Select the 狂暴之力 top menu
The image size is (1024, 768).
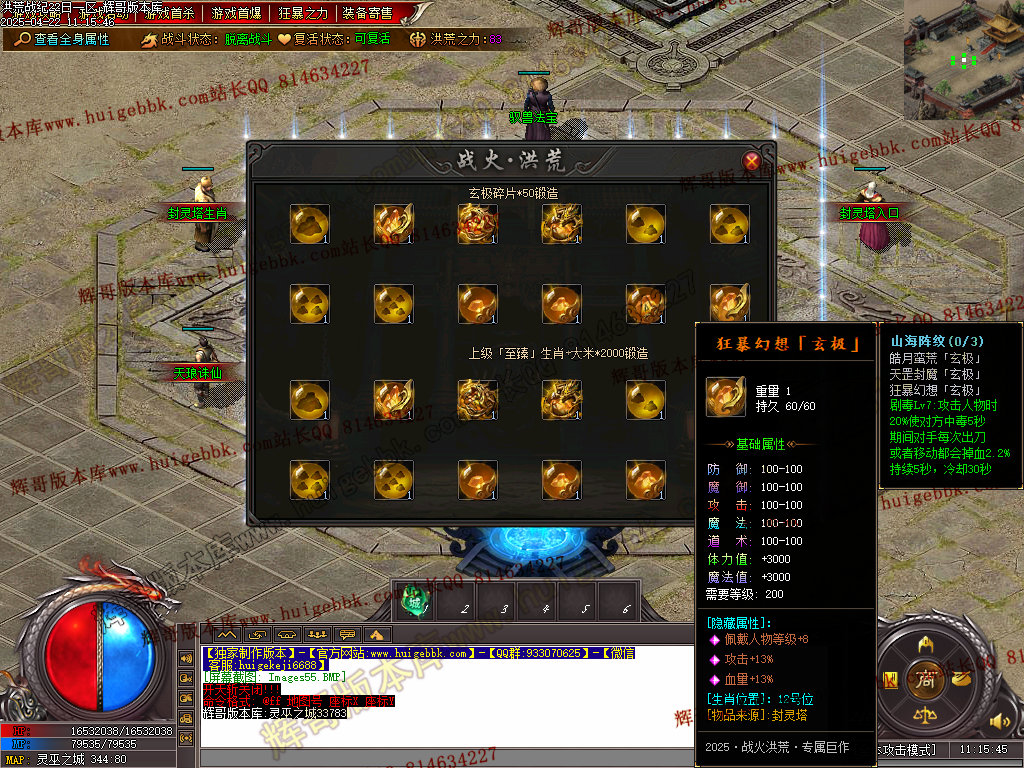tap(303, 13)
